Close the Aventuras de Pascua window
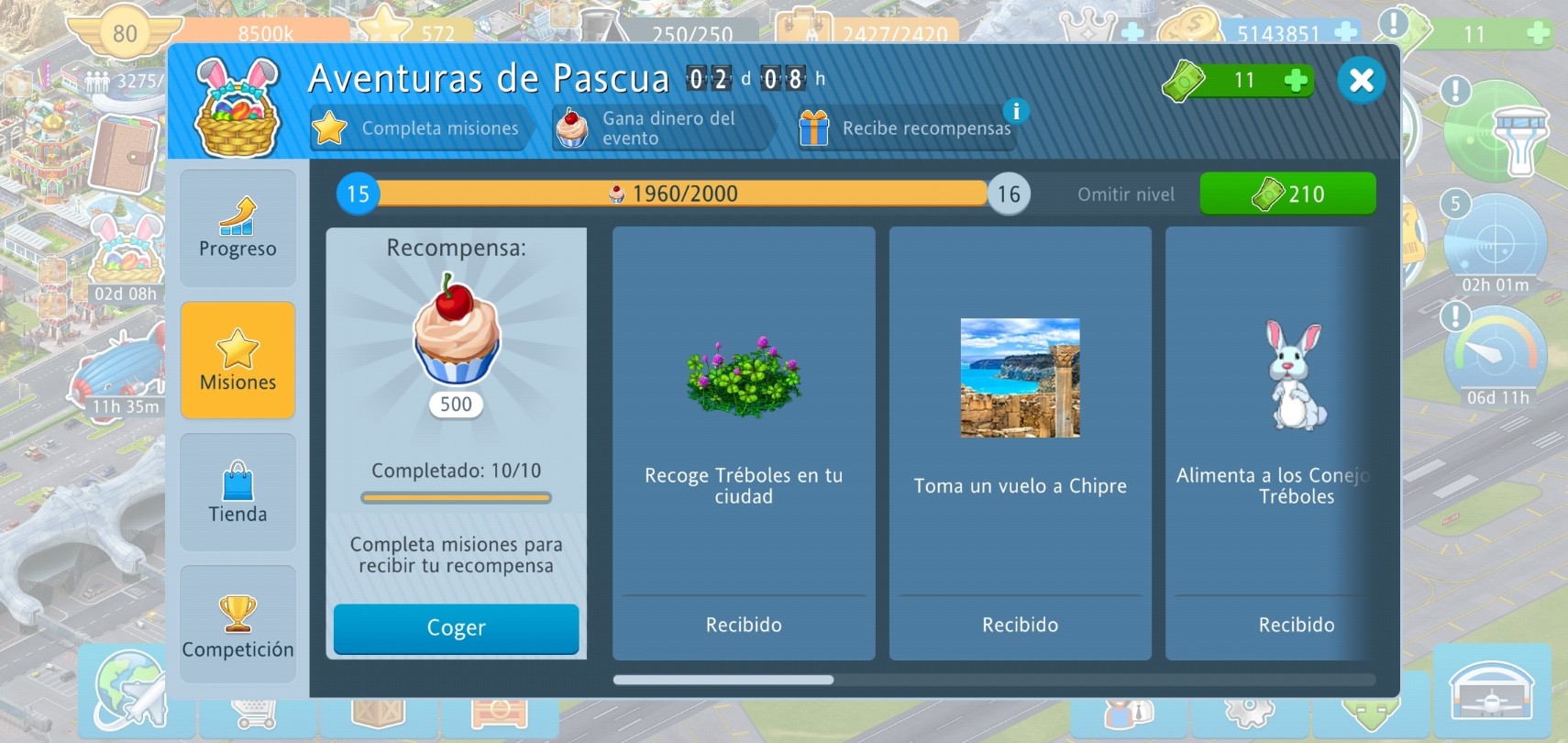Screen dimensions: 1568x743 1361,80
